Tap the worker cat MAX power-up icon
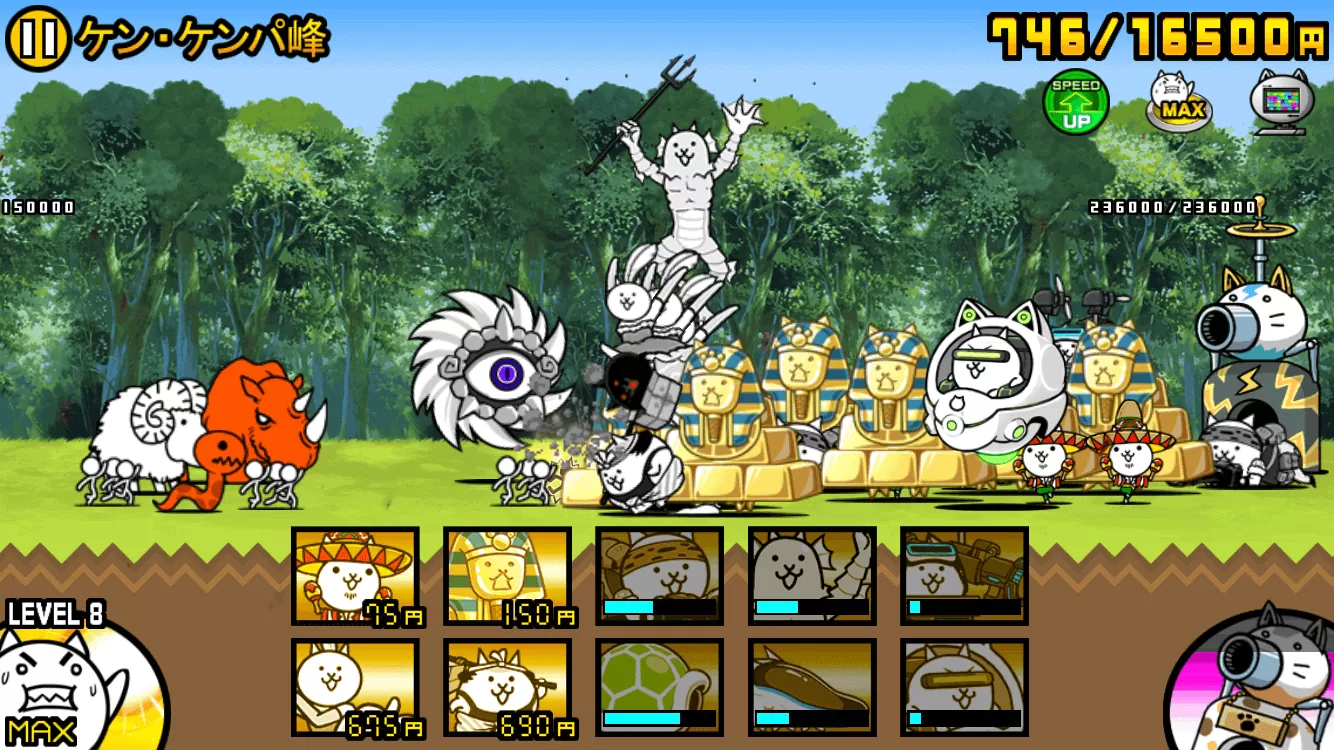Screen dimensions: 1334x750 tap(1179, 101)
